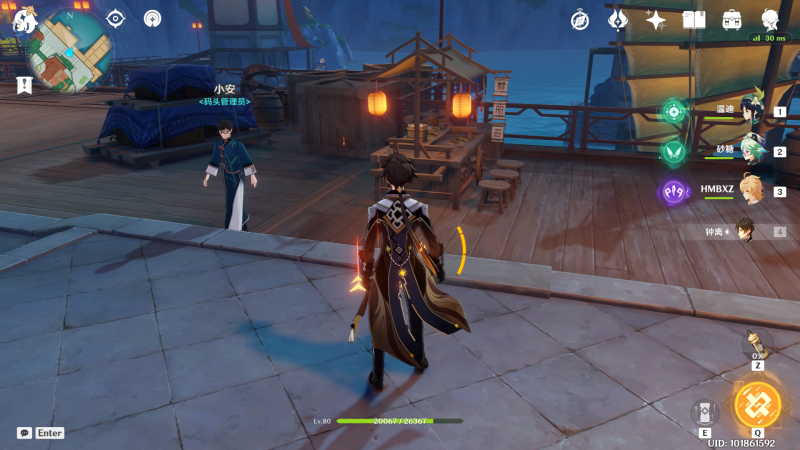Toggle the elemental sight eye icon
Viewport: 800px width, 450px height.
pyautogui.click(x=116, y=18)
